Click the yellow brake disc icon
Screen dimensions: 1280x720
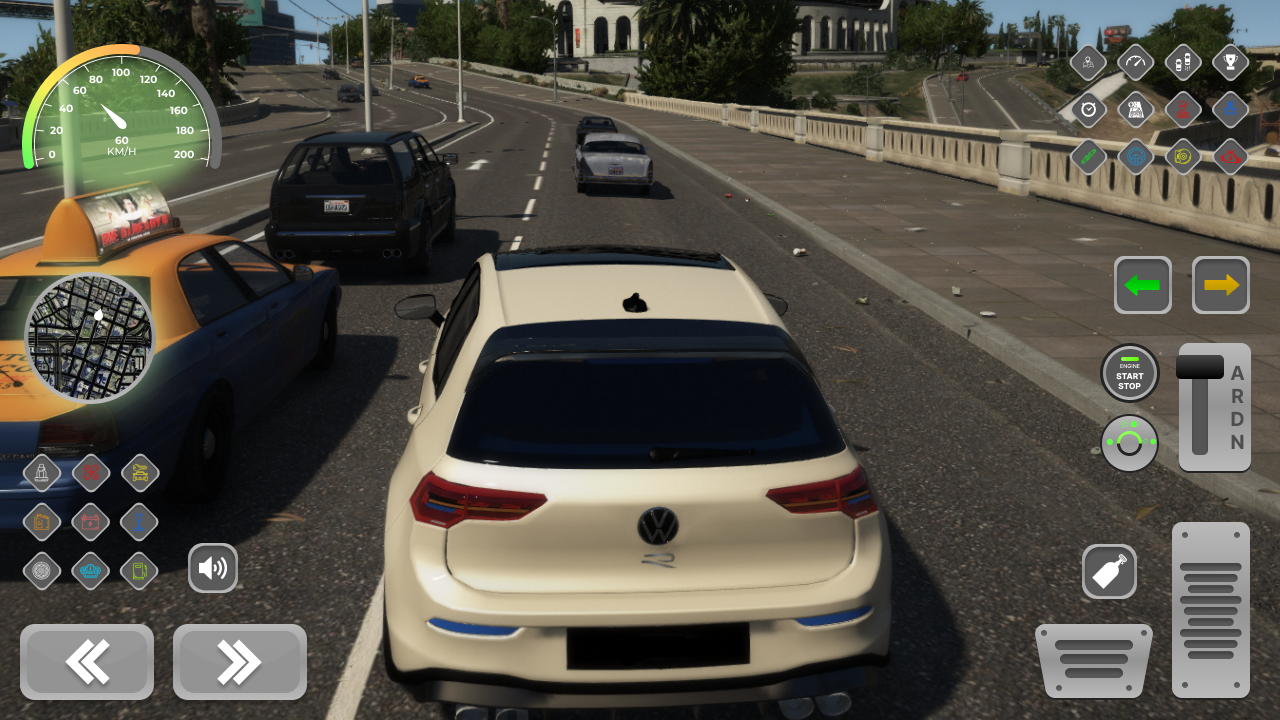(x=1183, y=157)
